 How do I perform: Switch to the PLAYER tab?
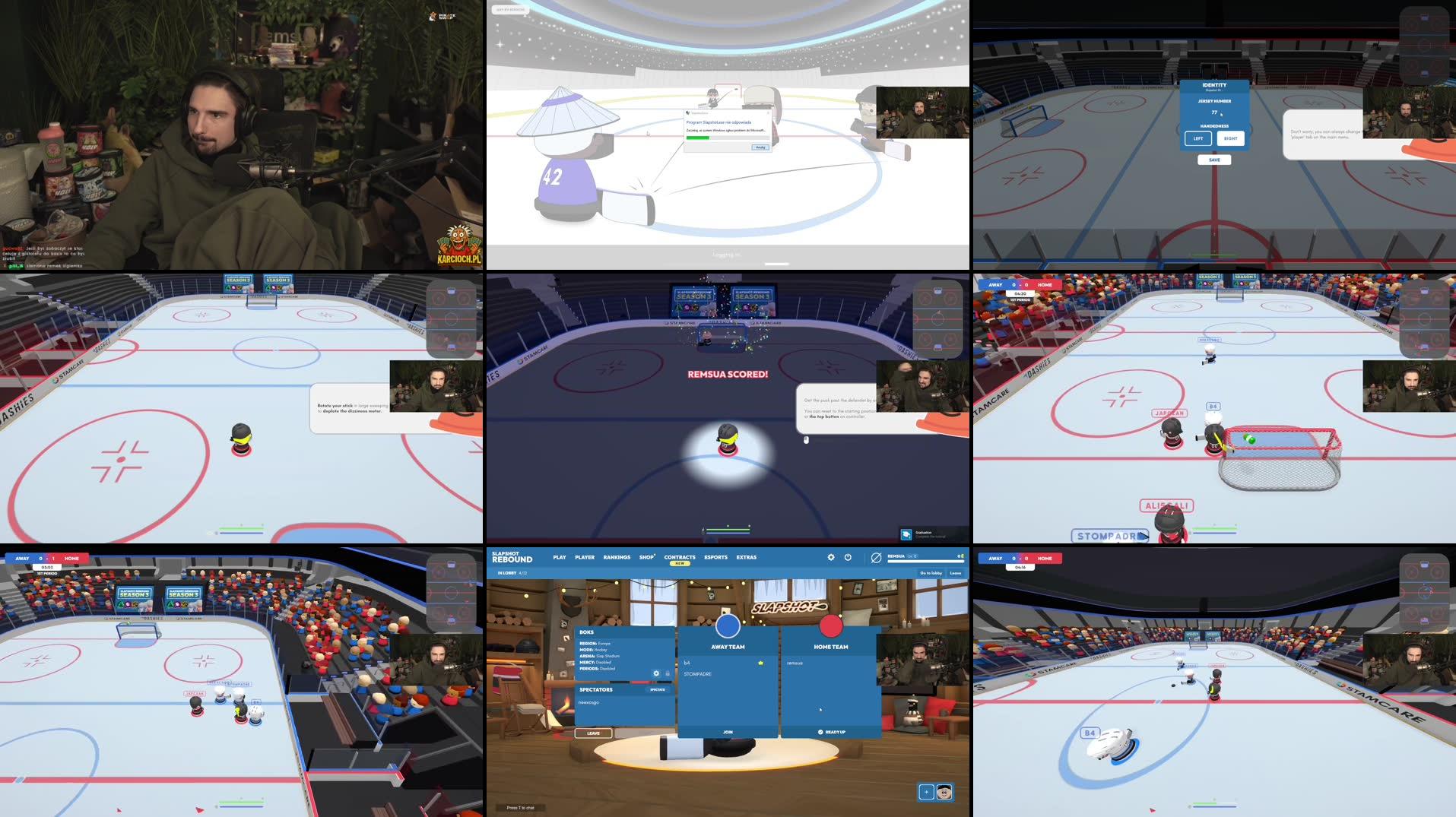click(x=584, y=557)
